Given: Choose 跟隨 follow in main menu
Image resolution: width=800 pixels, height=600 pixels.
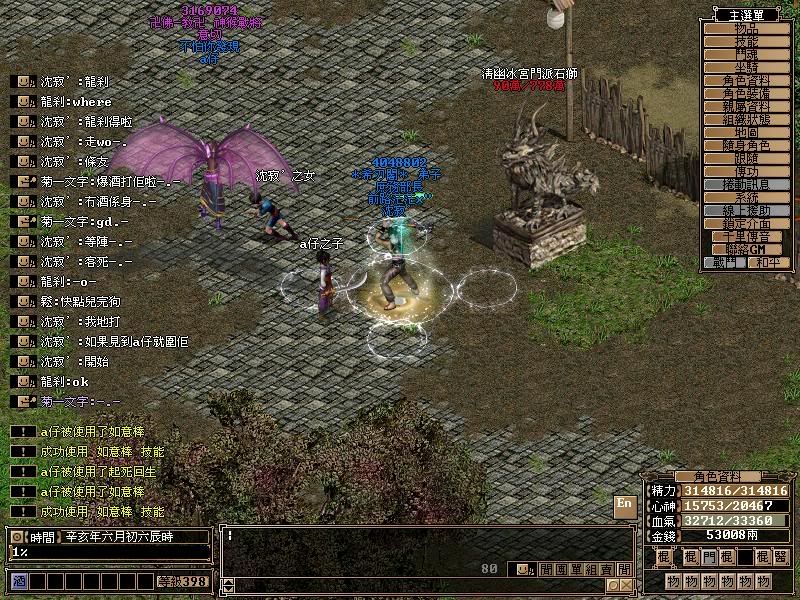Looking at the screenshot, I should click(x=746, y=159).
